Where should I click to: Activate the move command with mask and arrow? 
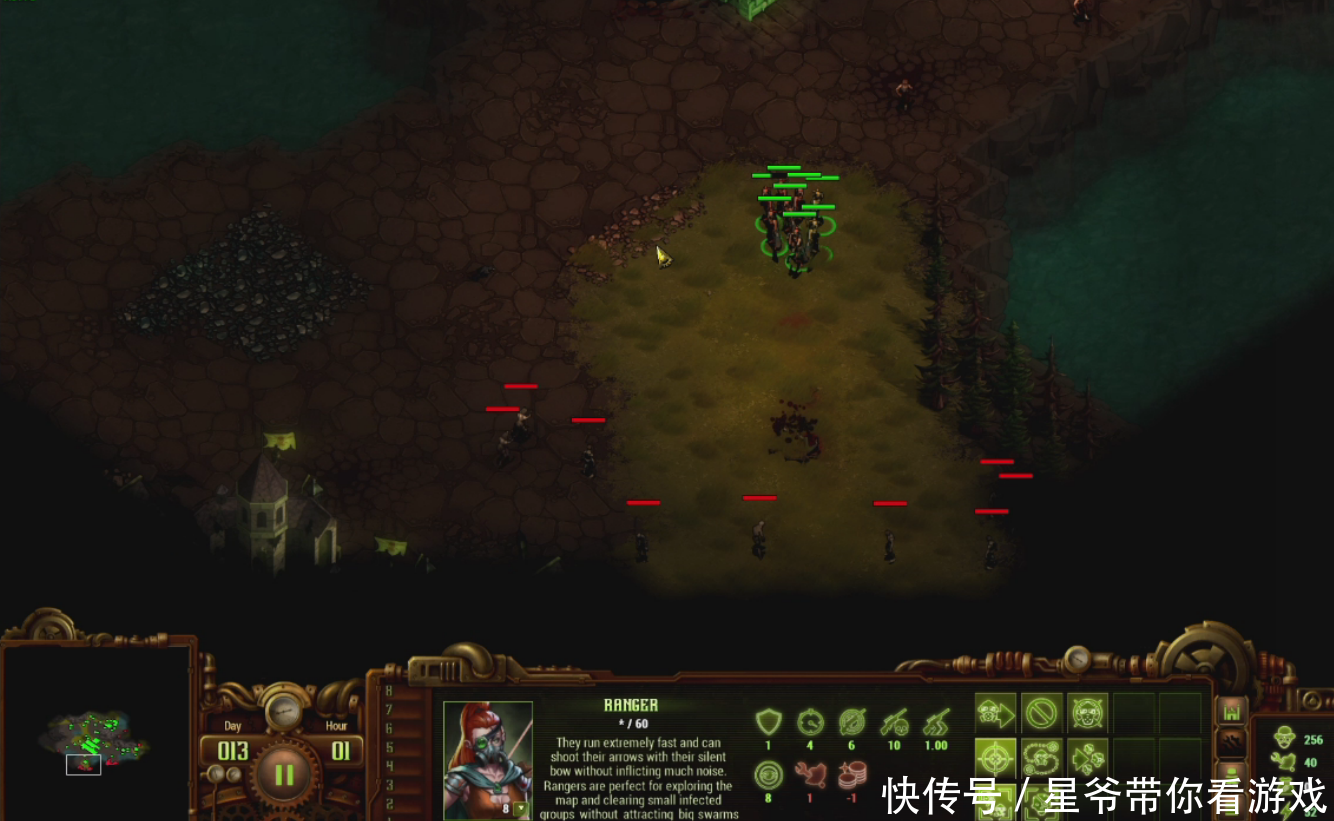996,714
